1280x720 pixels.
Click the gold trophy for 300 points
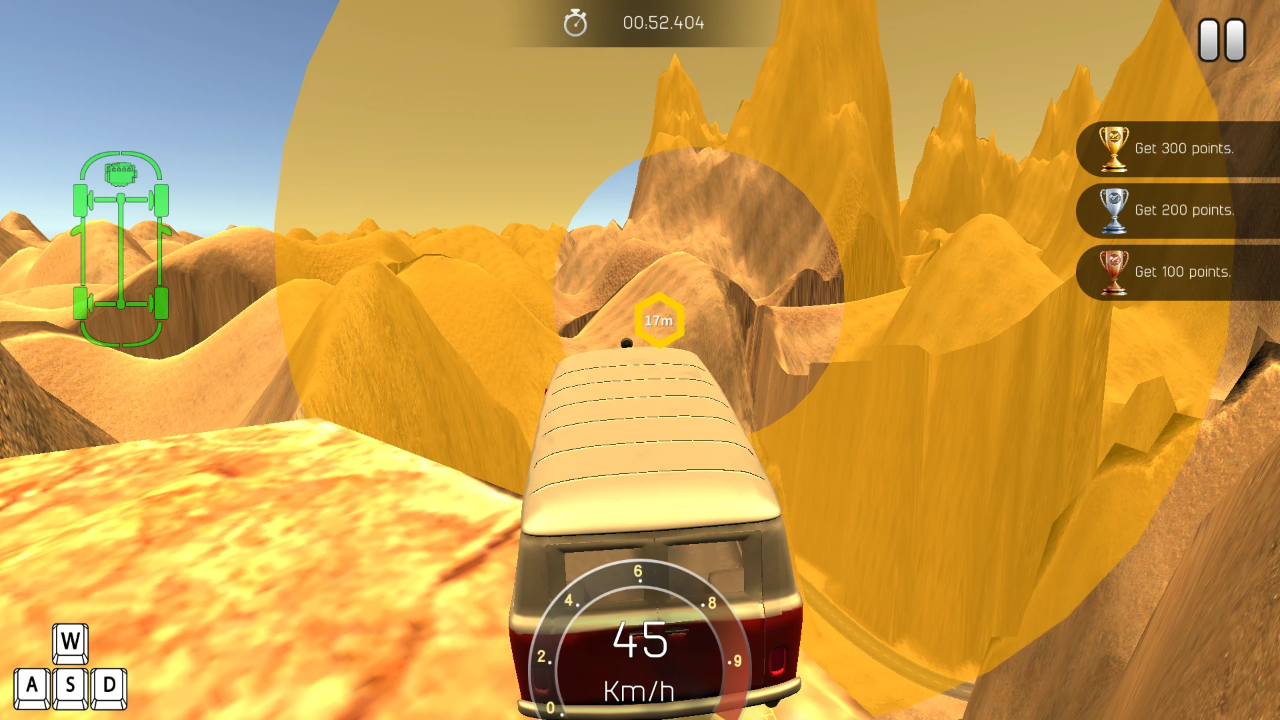1114,148
